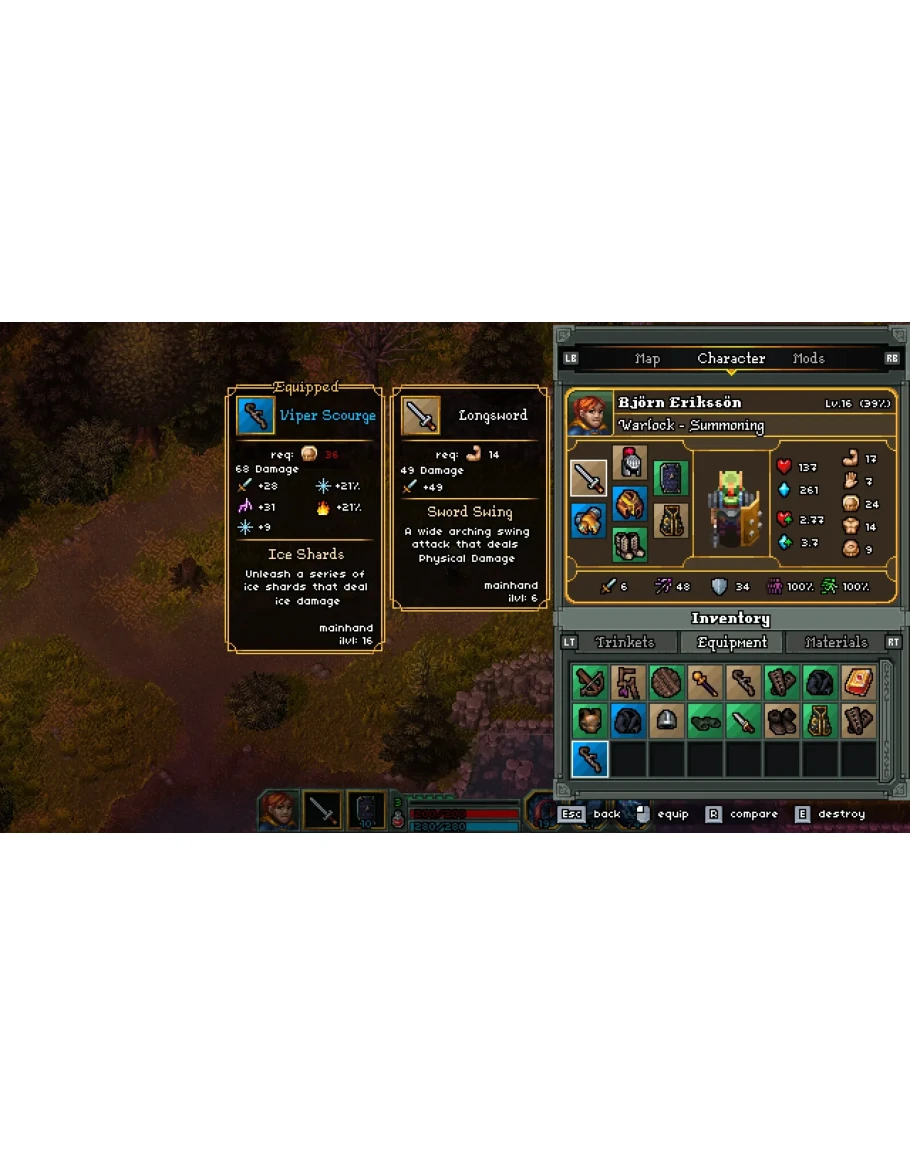Show the Trinkets inventory tab
The width and height of the screenshot is (910, 1155).
[625, 643]
